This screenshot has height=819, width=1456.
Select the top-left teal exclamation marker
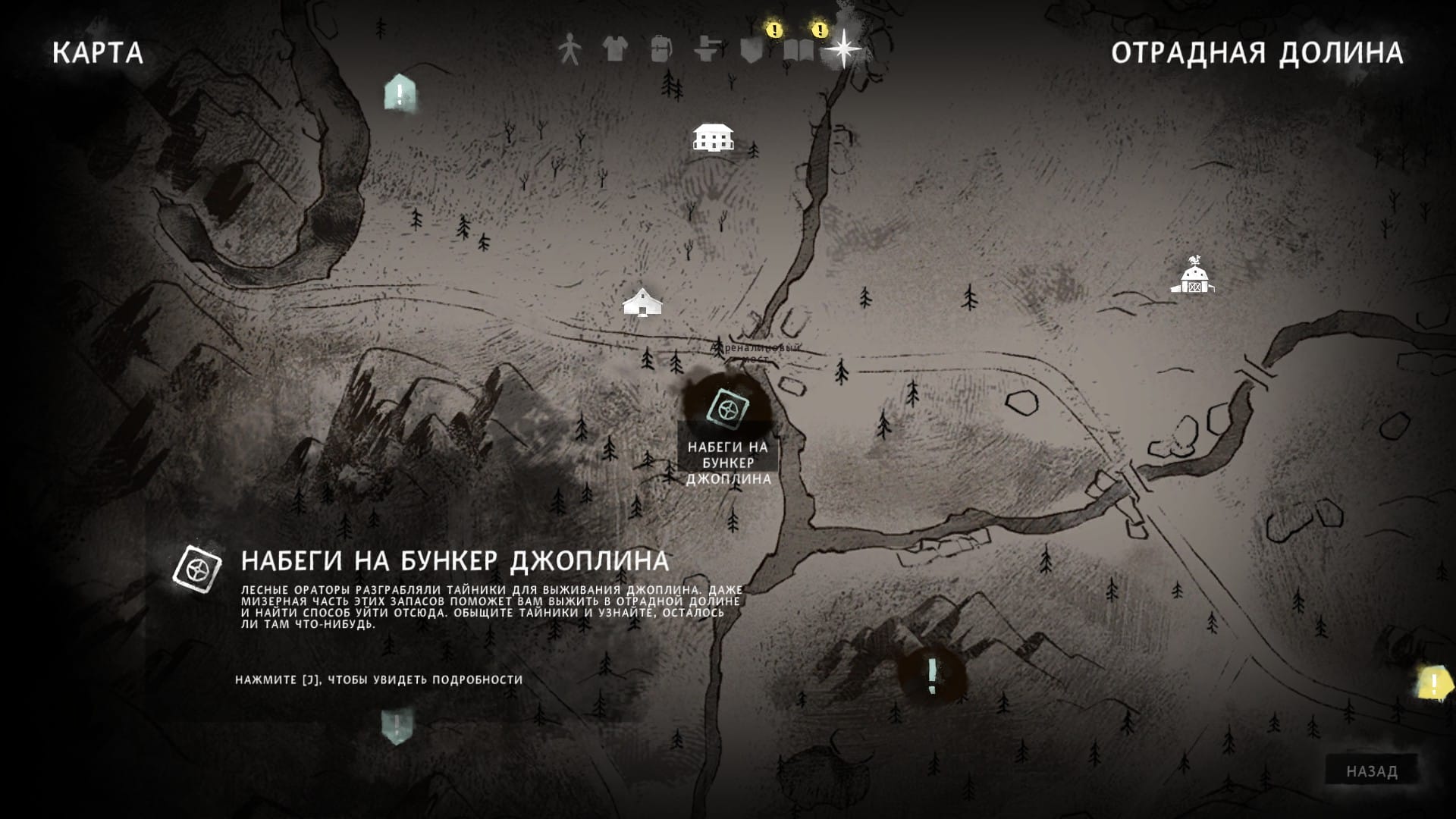pos(400,93)
